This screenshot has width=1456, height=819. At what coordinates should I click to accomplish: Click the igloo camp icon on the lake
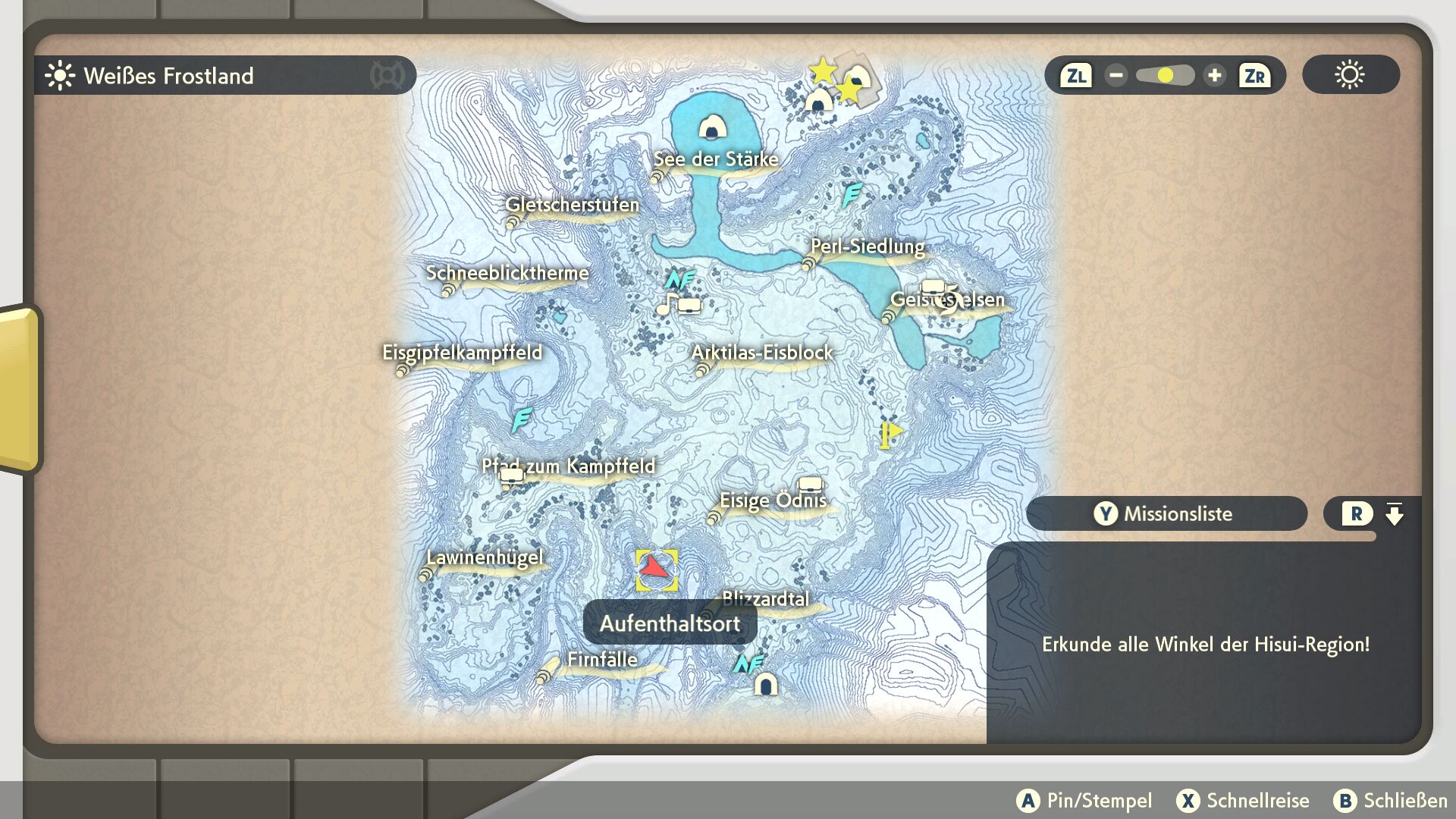click(711, 127)
